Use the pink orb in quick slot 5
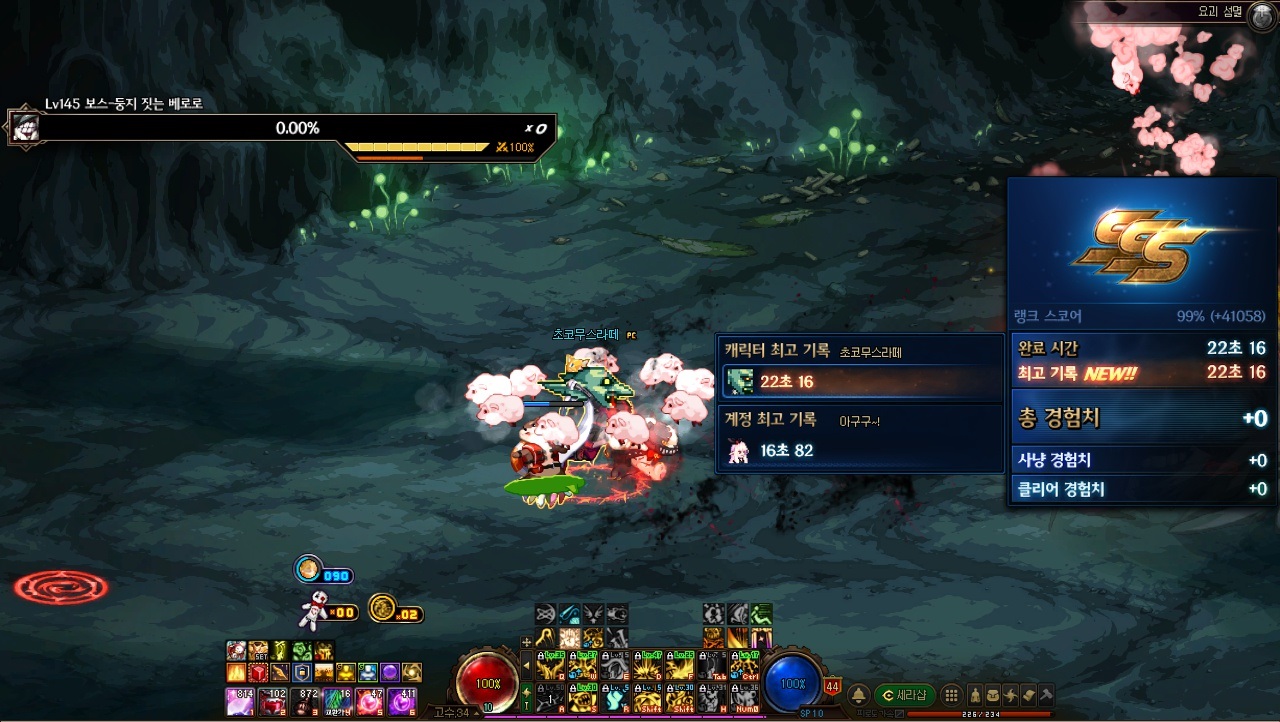This screenshot has width=1280, height=722. point(367,701)
